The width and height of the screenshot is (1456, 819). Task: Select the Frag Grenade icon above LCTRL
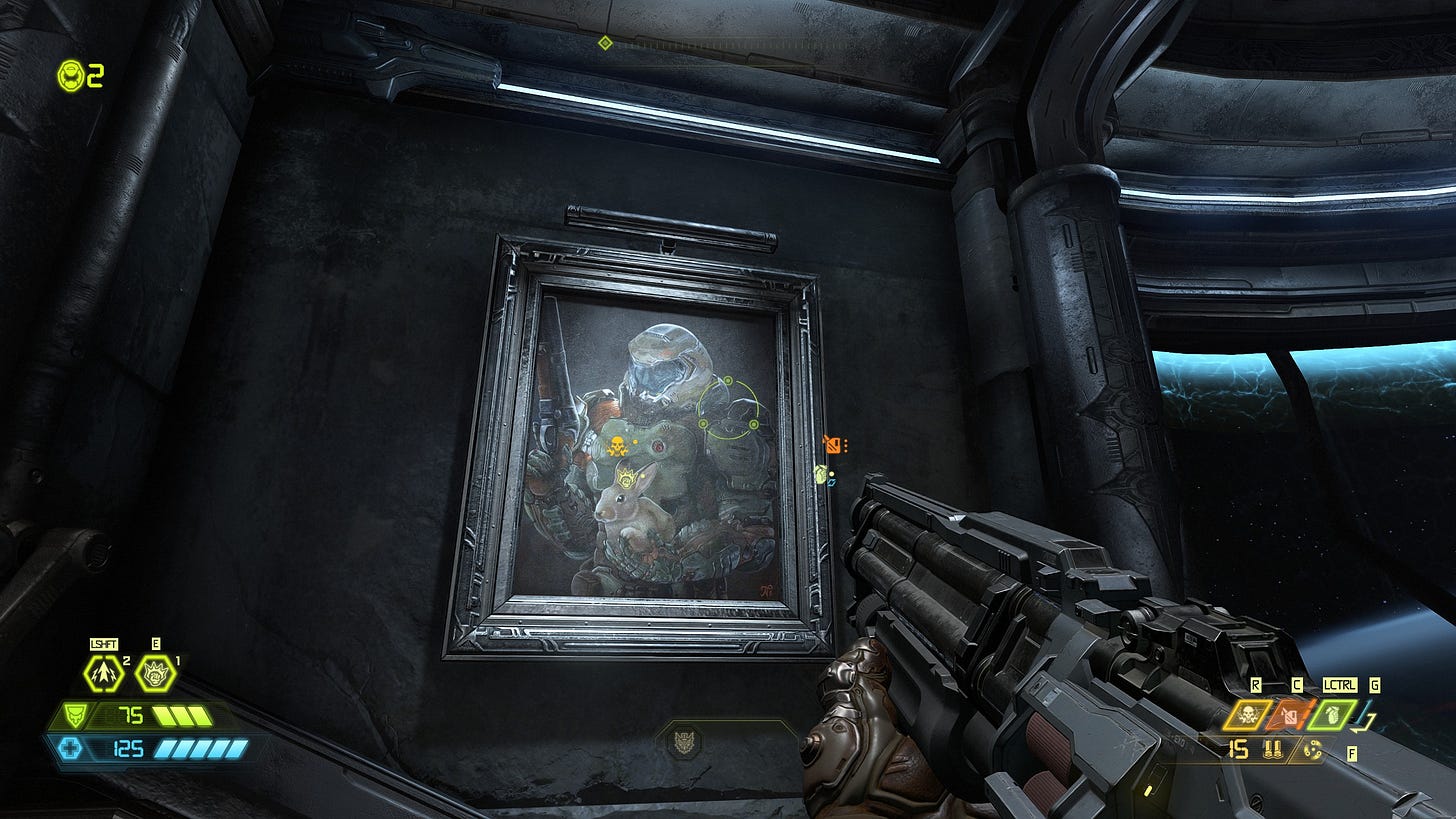coord(1332,715)
